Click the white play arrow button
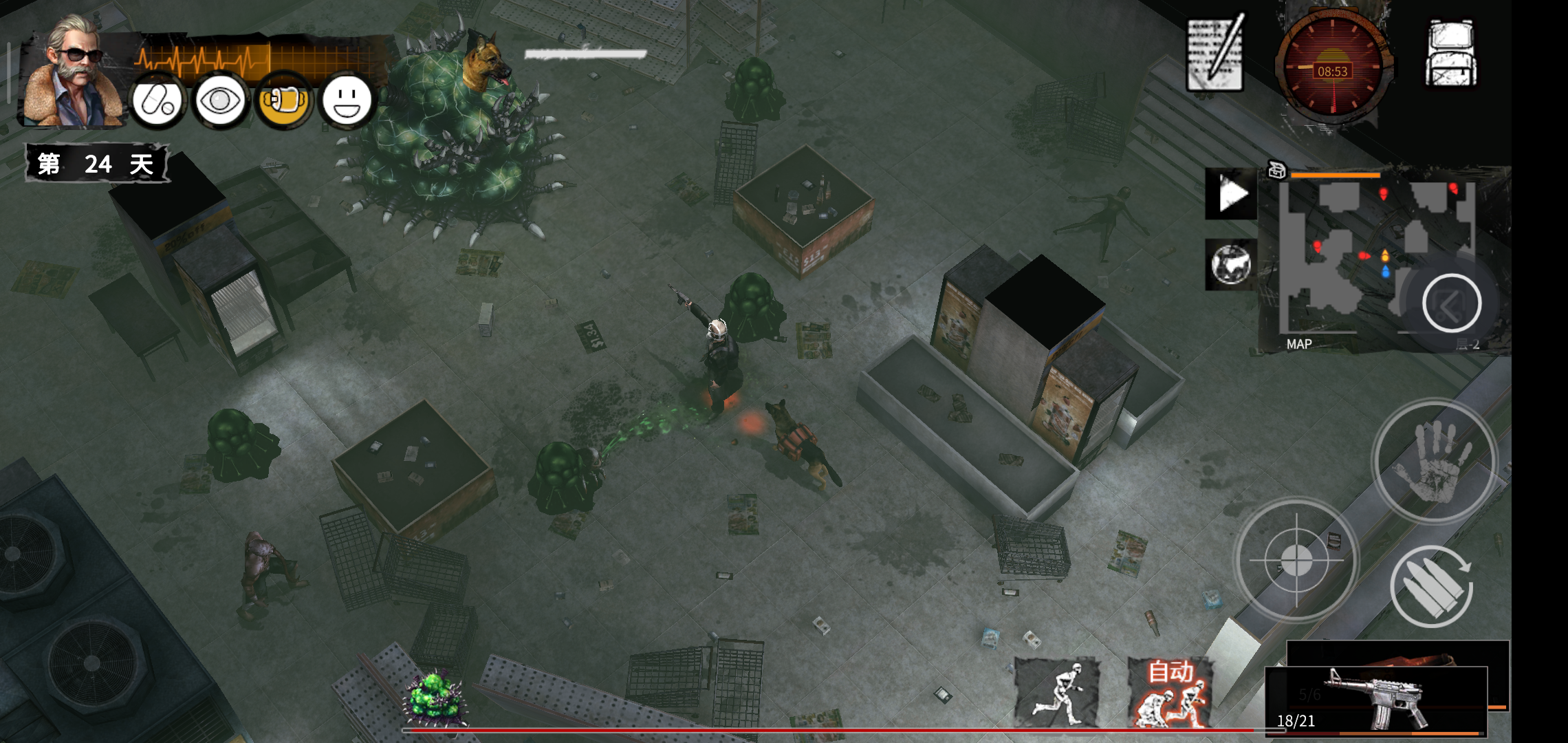Image resolution: width=1568 pixels, height=743 pixels. [1231, 194]
